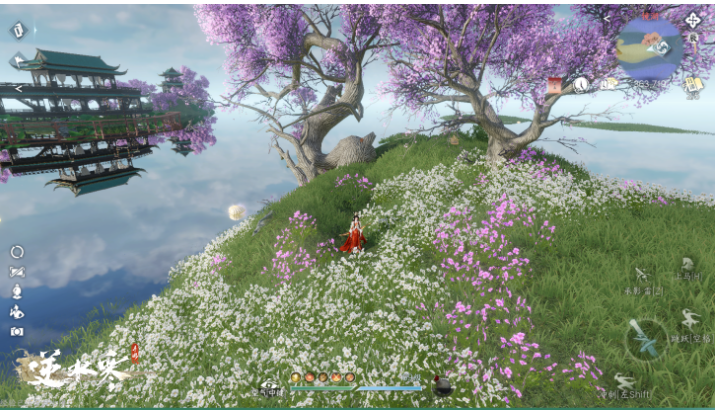Click the Shift dash skill icon
Image resolution: width=715 pixels, height=410 pixels.
624,381
